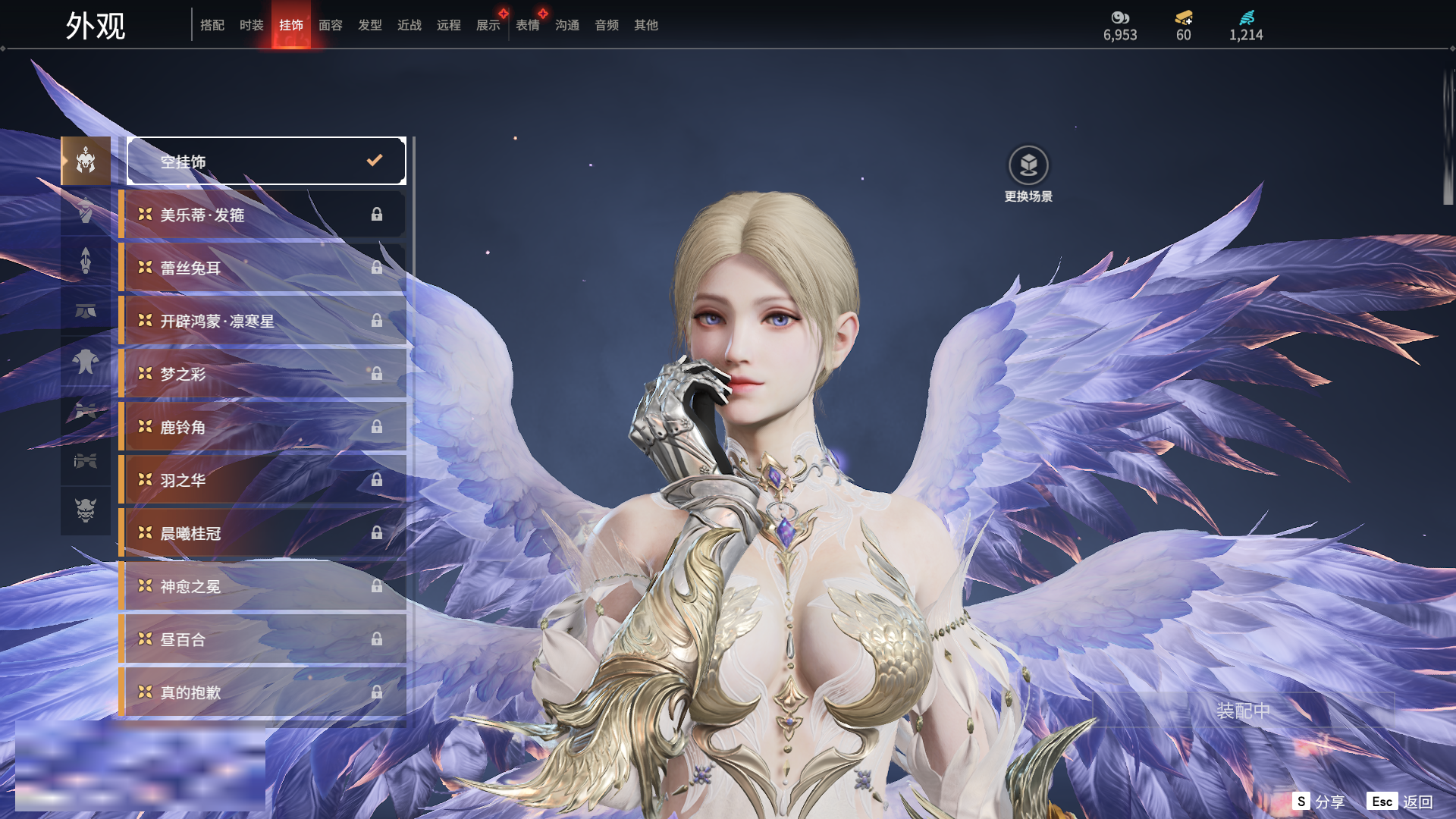Click the 返回 back button
This screenshot has width=1456, height=819.
[x=1417, y=802]
